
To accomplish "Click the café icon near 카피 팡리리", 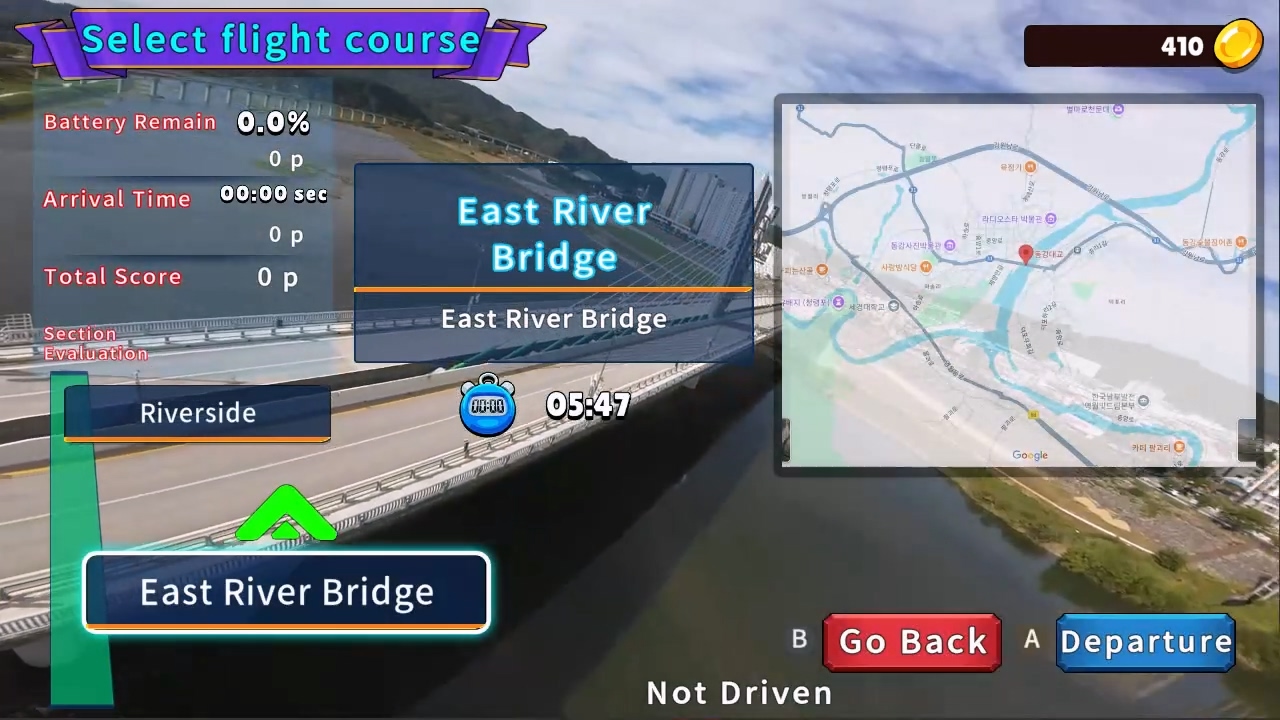I will [x=1180, y=447].
